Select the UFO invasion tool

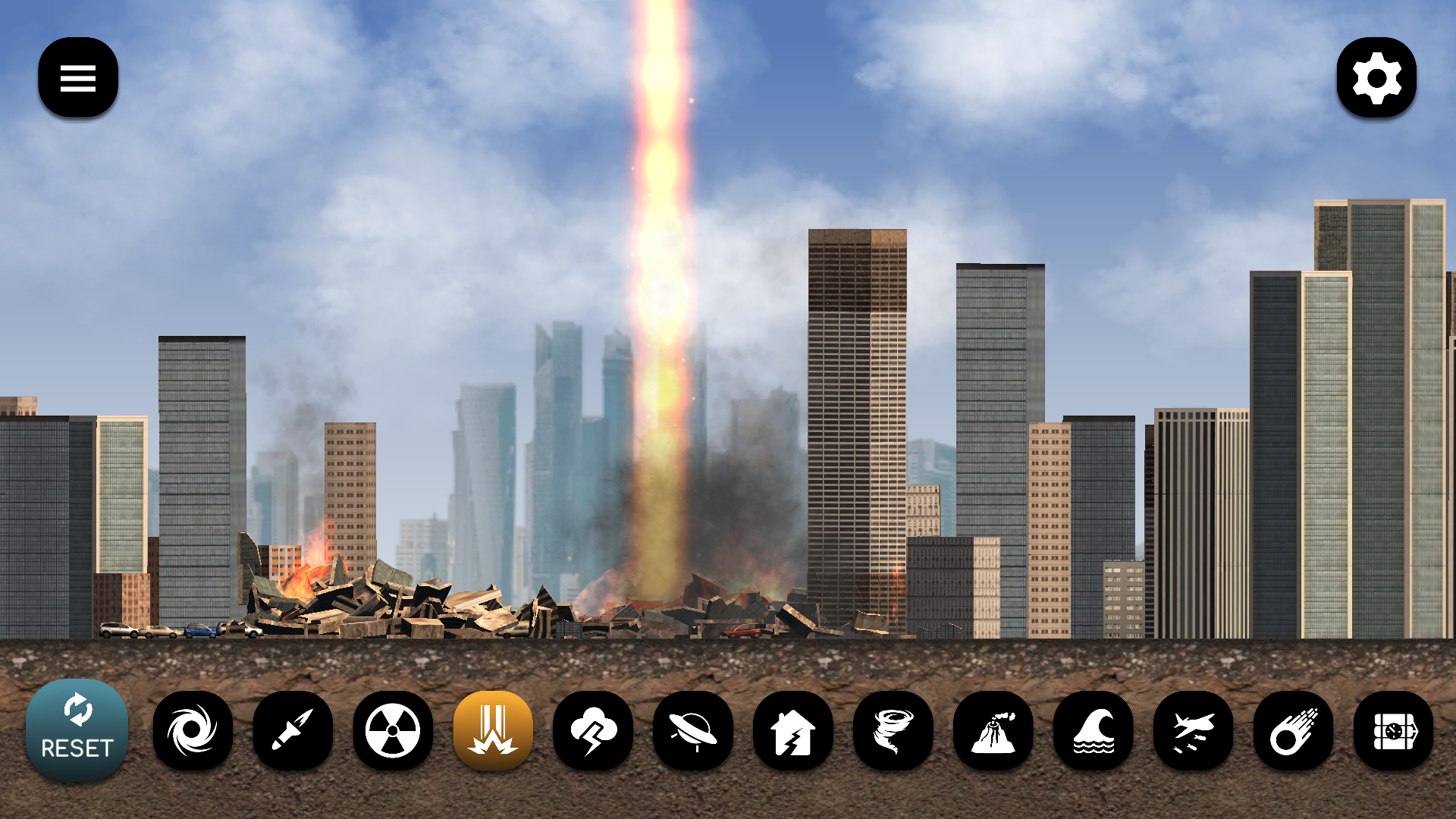click(x=694, y=730)
